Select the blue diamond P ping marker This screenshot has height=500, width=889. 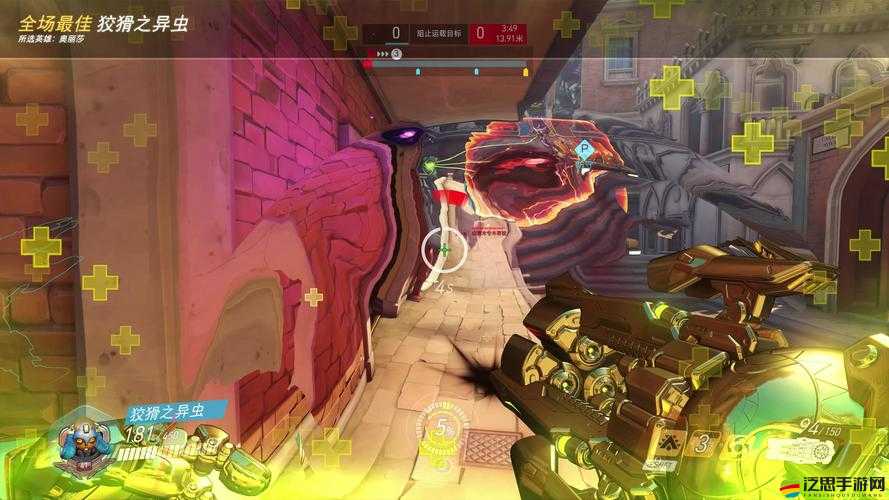[584, 149]
